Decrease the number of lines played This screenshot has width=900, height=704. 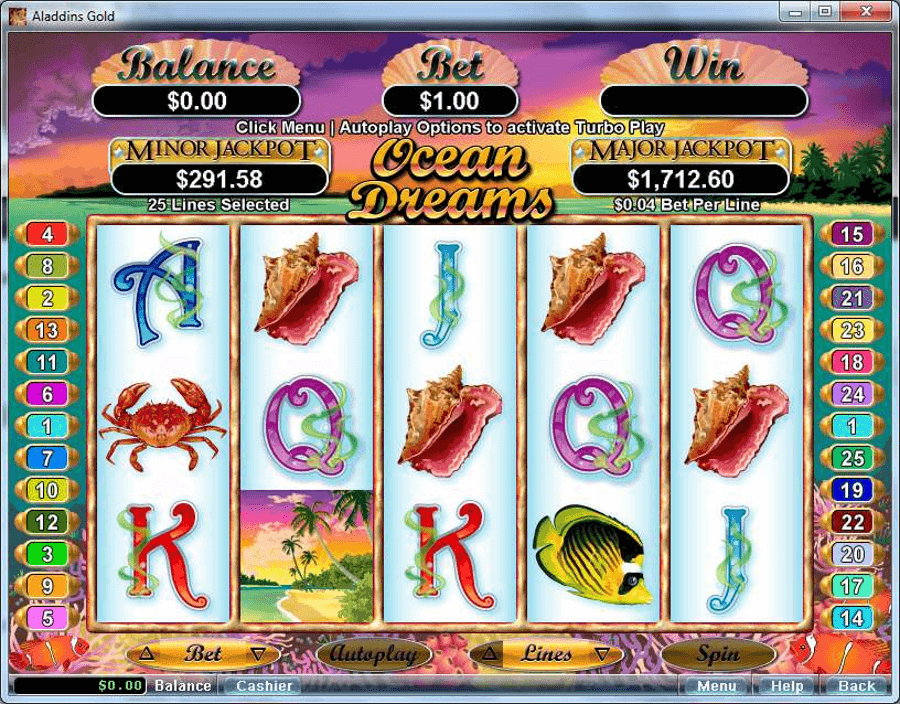point(601,654)
